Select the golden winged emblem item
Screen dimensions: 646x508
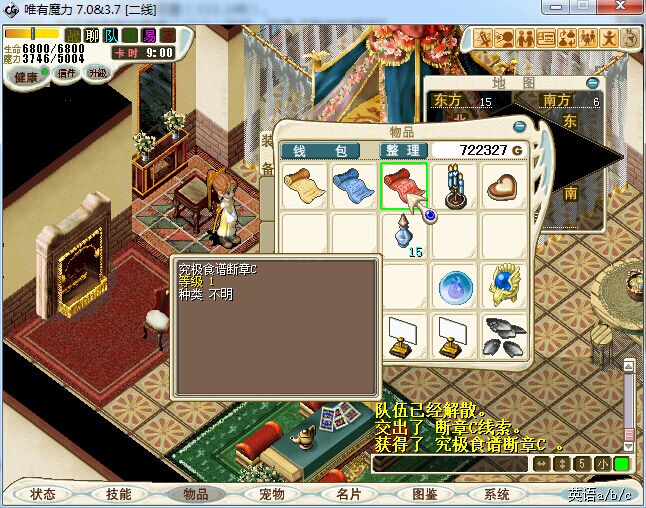(x=504, y=288)
